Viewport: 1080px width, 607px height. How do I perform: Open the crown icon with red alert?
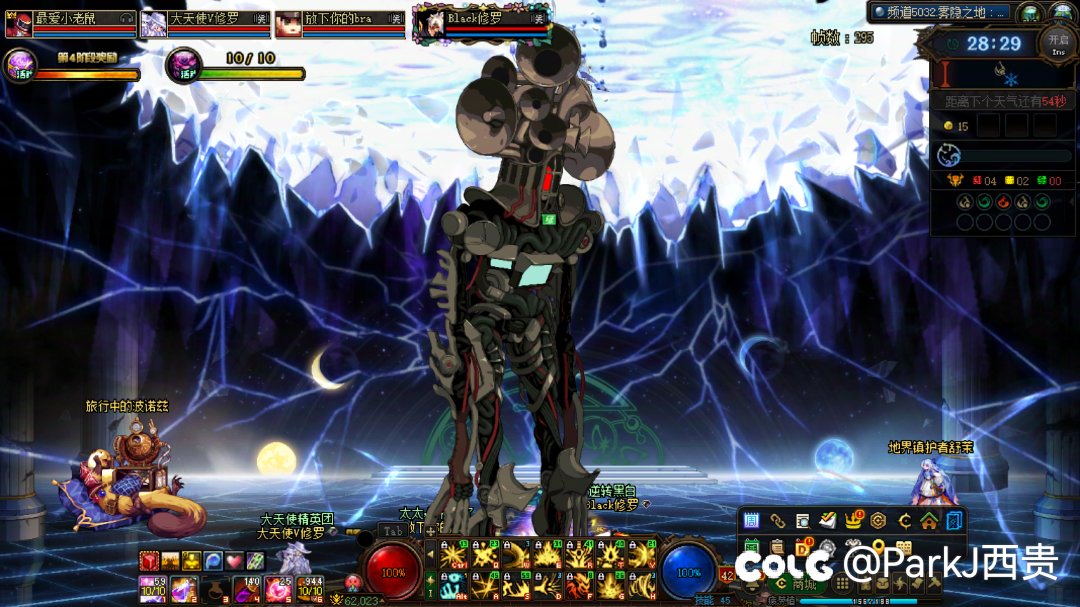pos(853,520)
